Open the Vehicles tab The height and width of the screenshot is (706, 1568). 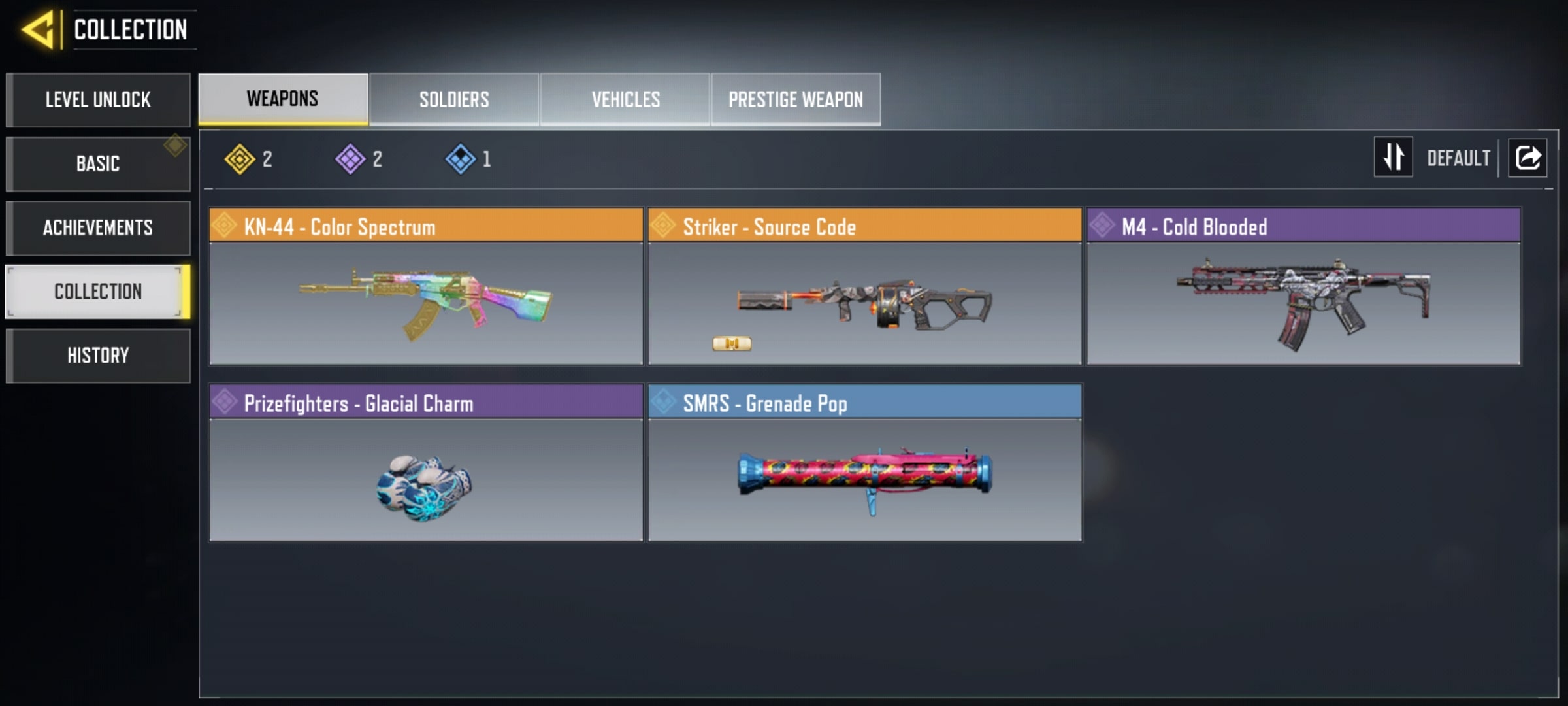(625, 99)
